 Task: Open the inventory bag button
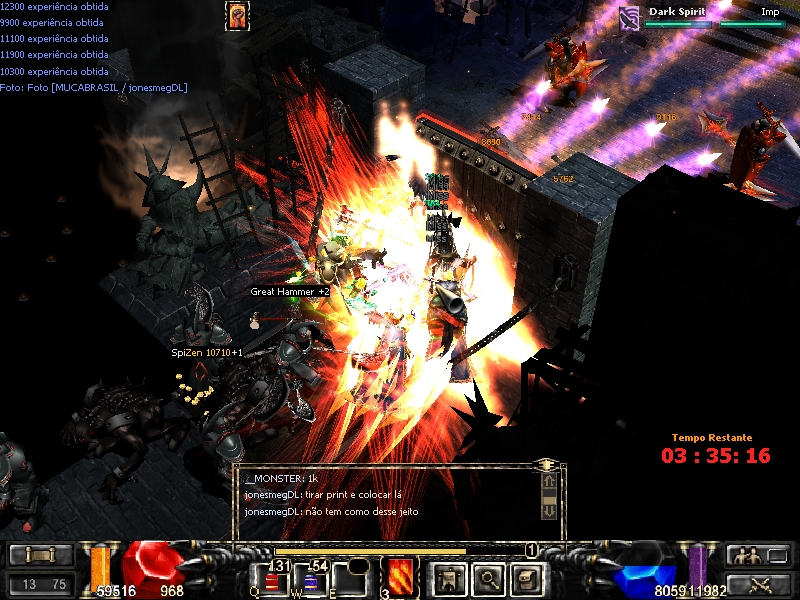pos(526,578)
